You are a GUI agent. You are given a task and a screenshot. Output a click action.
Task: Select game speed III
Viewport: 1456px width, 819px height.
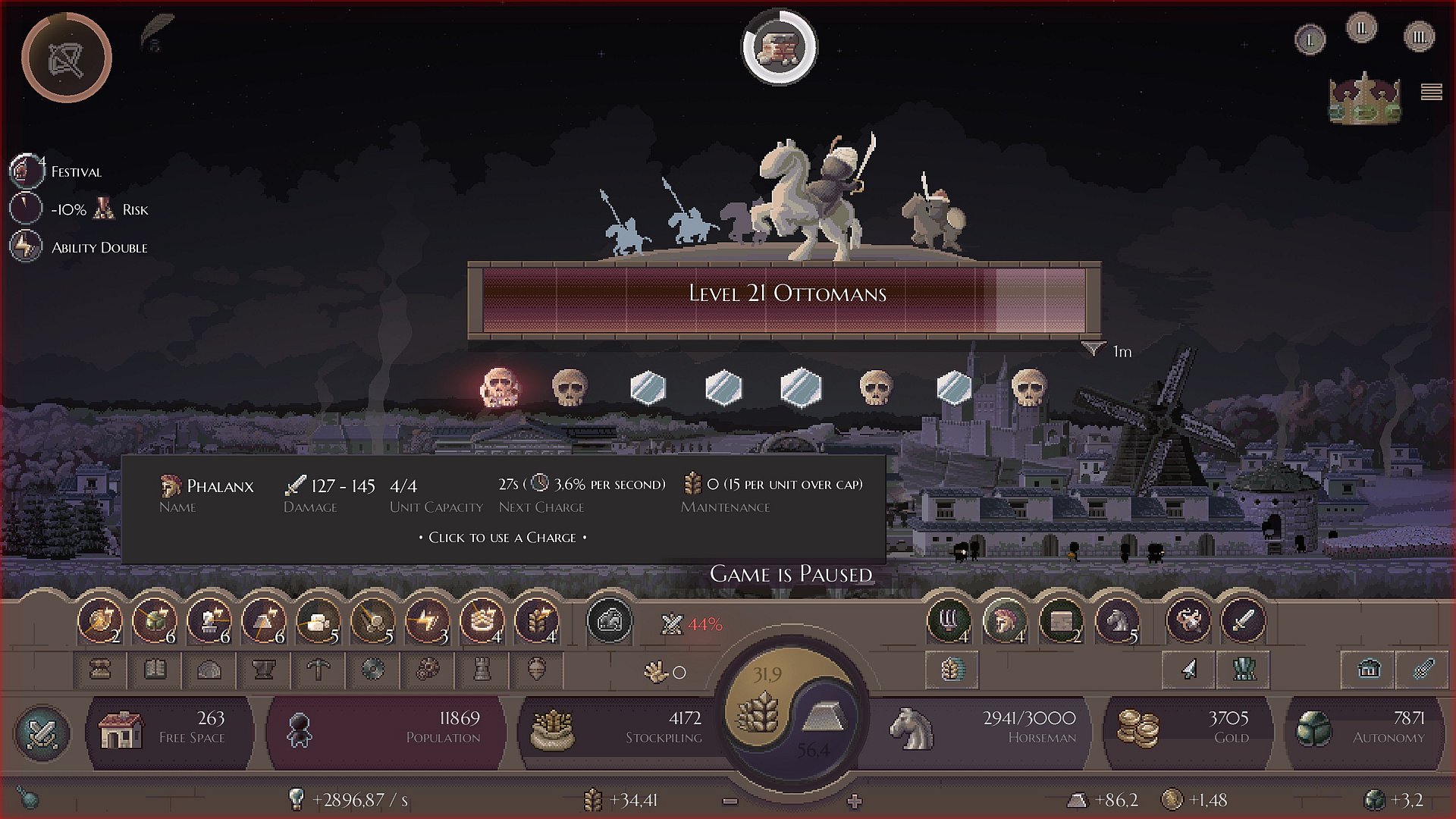(1419, 36)
